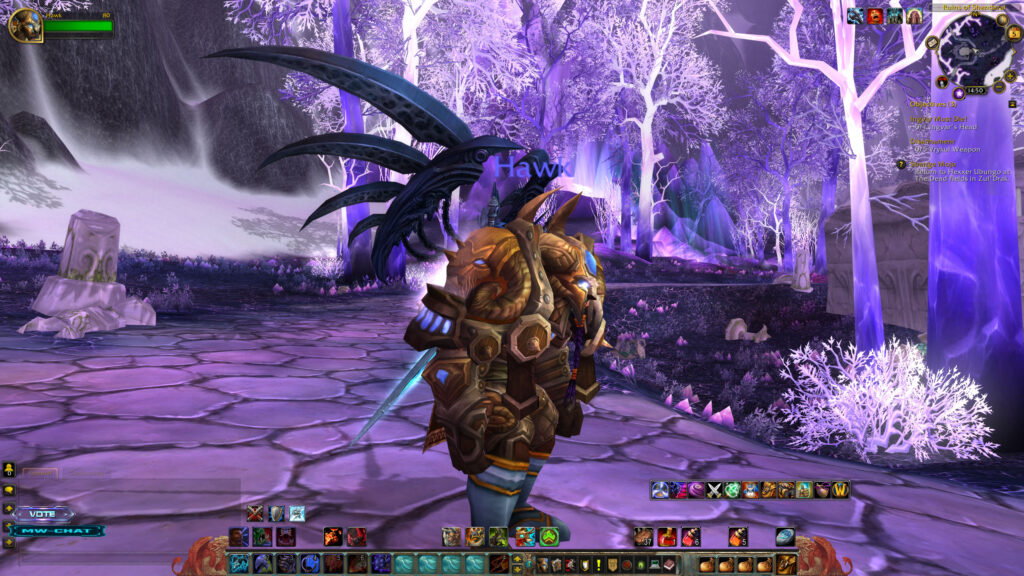Open the chat speech bubble button
This screenshot has width=1024, height=576.
tap(9, 490)
